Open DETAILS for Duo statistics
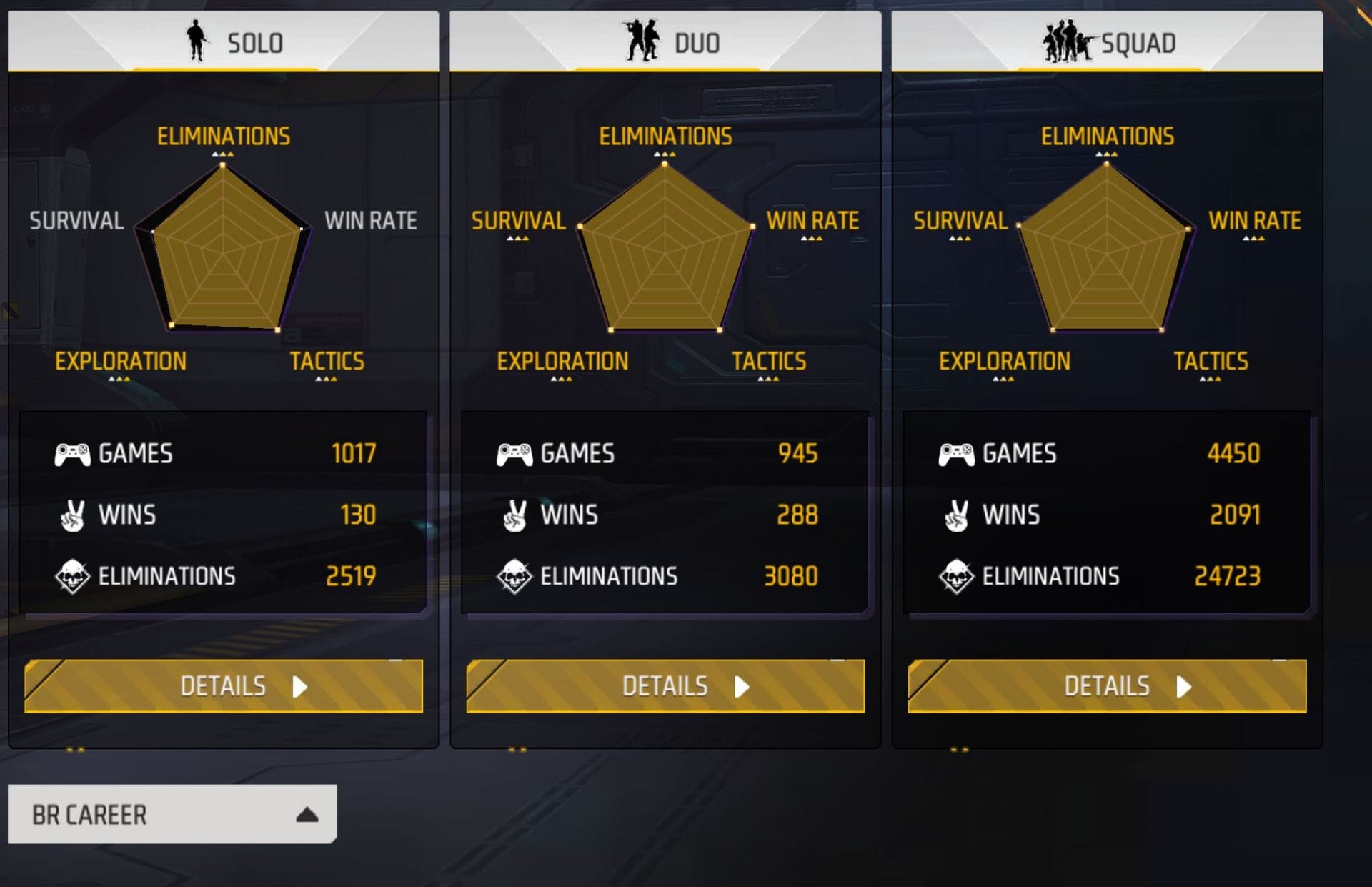 click(x=665, y=685)
